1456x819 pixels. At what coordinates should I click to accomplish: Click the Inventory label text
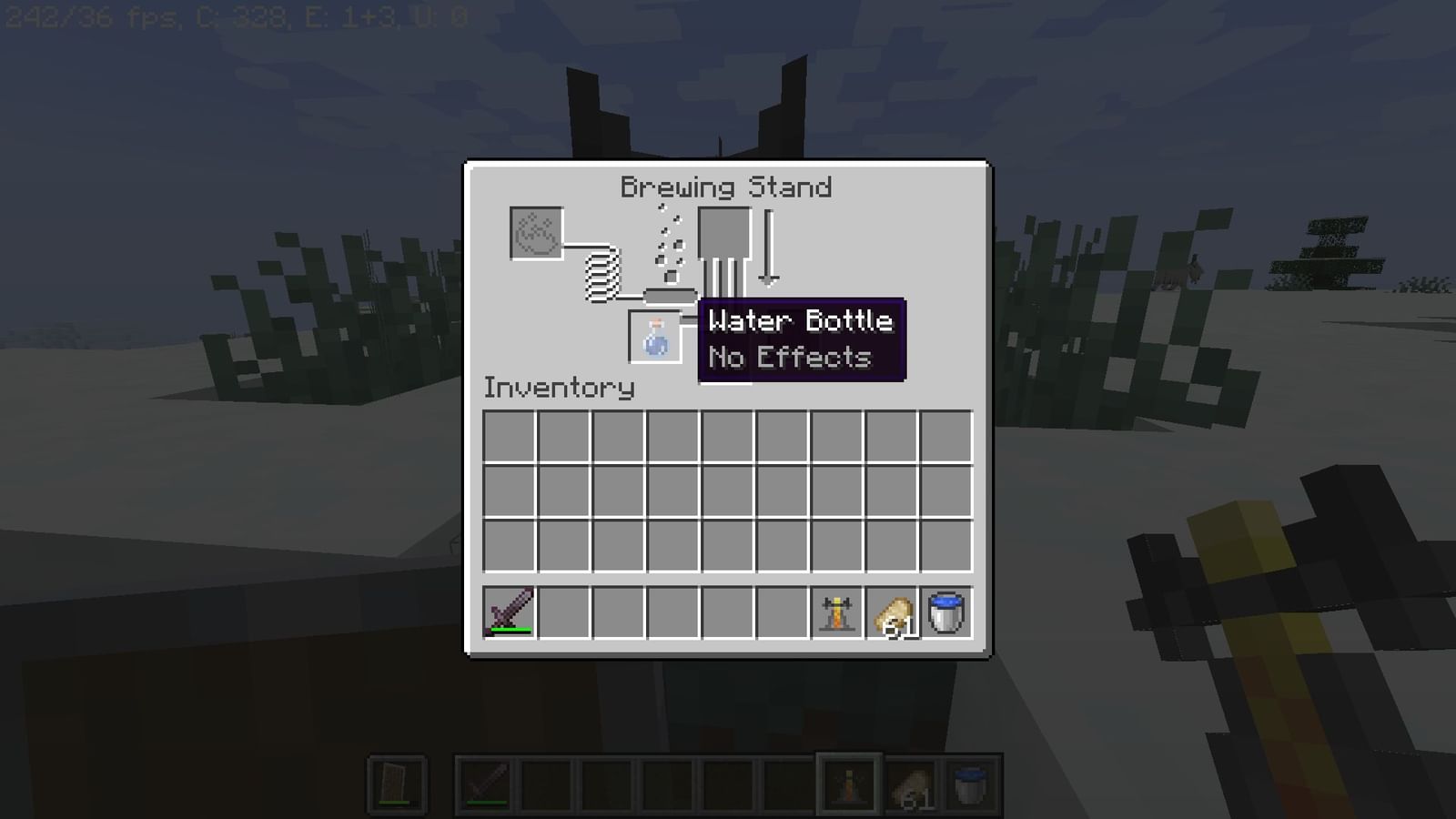click(559, 387)
